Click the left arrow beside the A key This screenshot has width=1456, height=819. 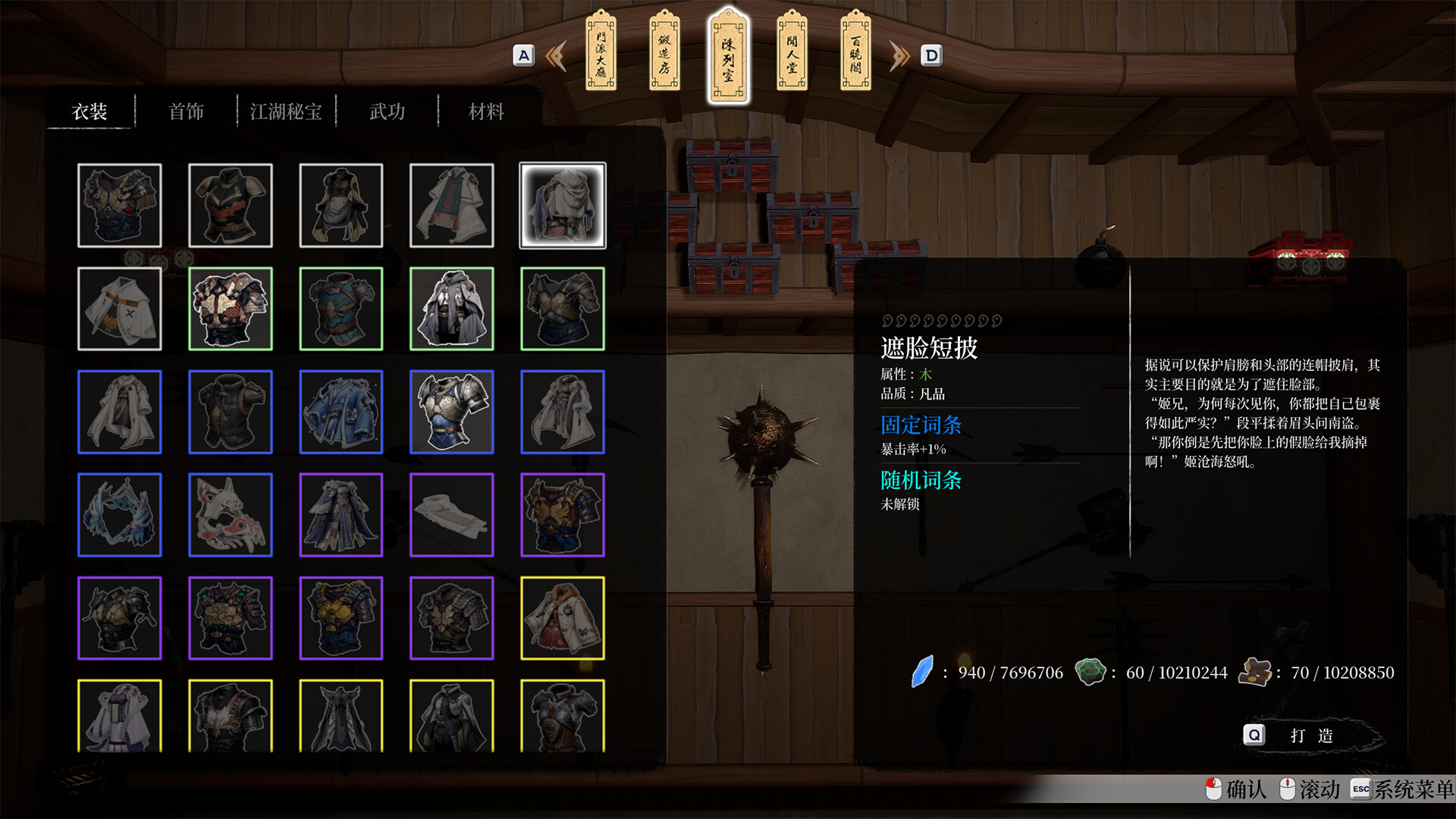(x=554, y=55)
